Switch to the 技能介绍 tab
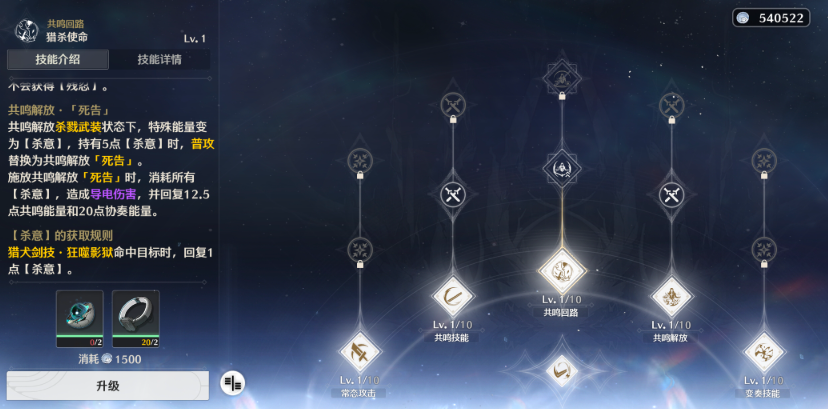Viewport: 828px width, 409px height. 57,60
